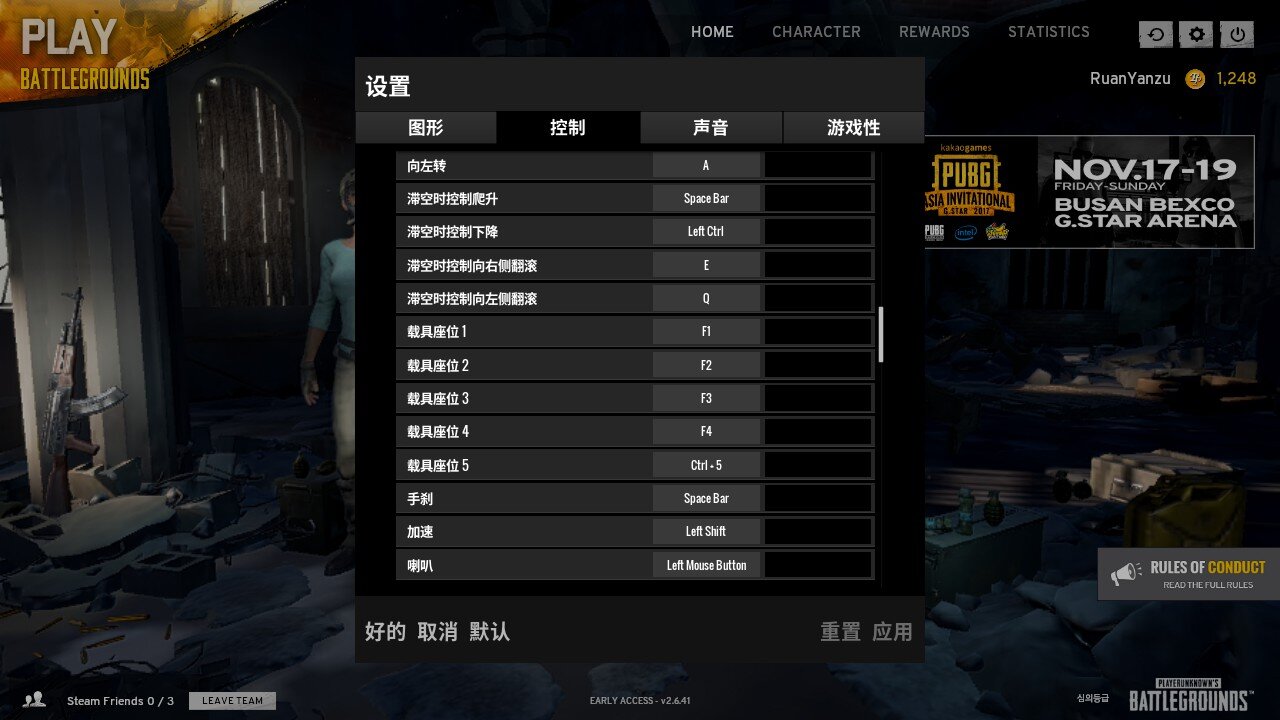This screenshot has width=1280, height=720.
Task: Switch to the 声音 settings tab
Action: [711, 127]
